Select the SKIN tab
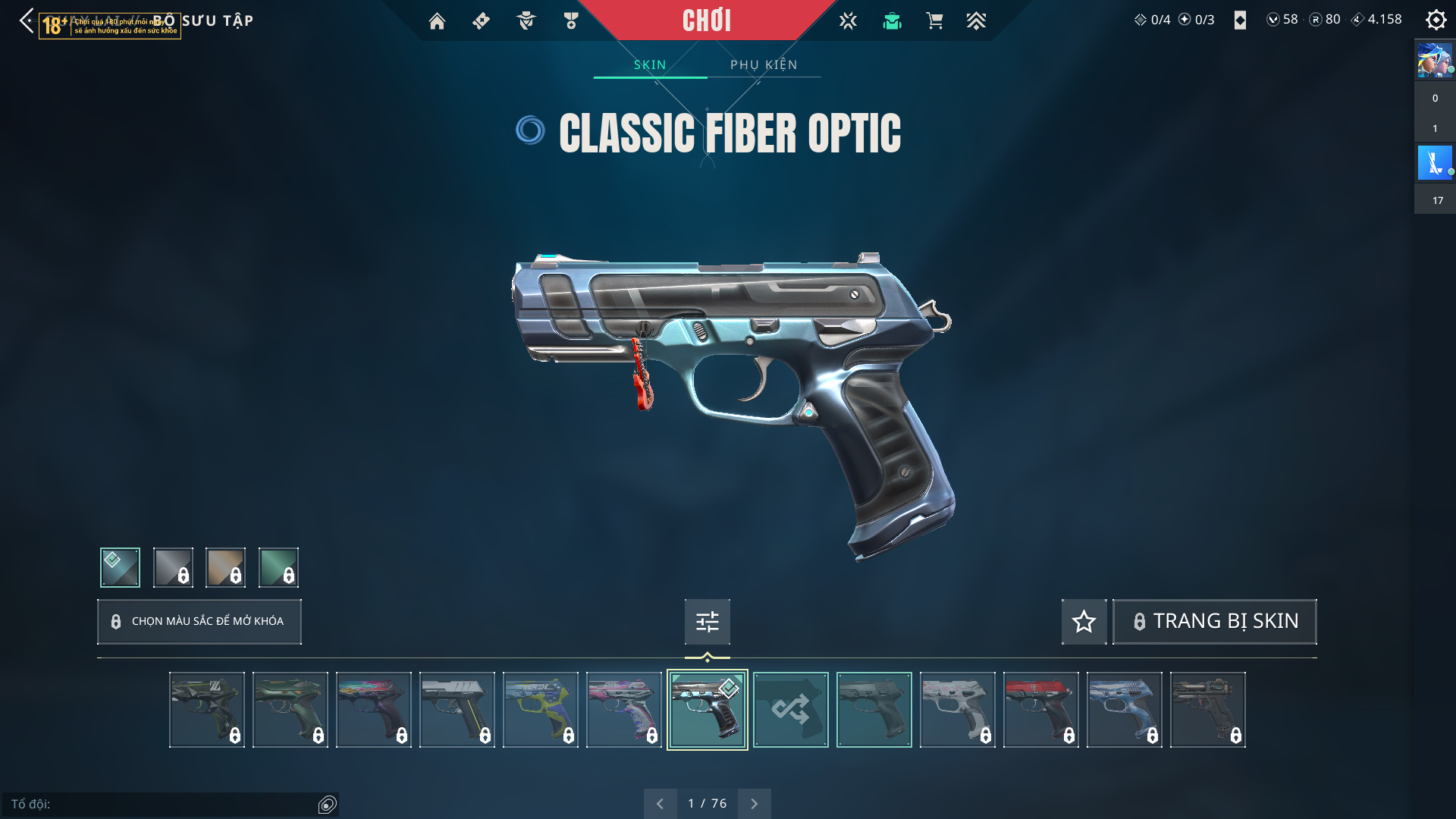 [650, 65]
